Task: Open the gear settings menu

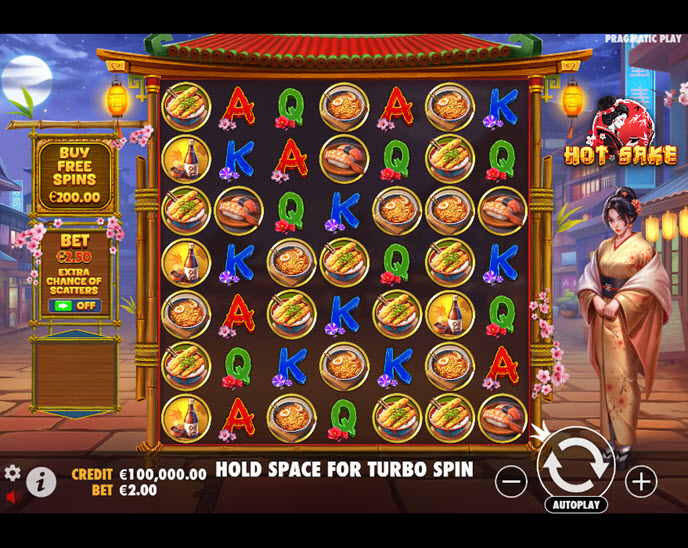Action: coord(12,472)
